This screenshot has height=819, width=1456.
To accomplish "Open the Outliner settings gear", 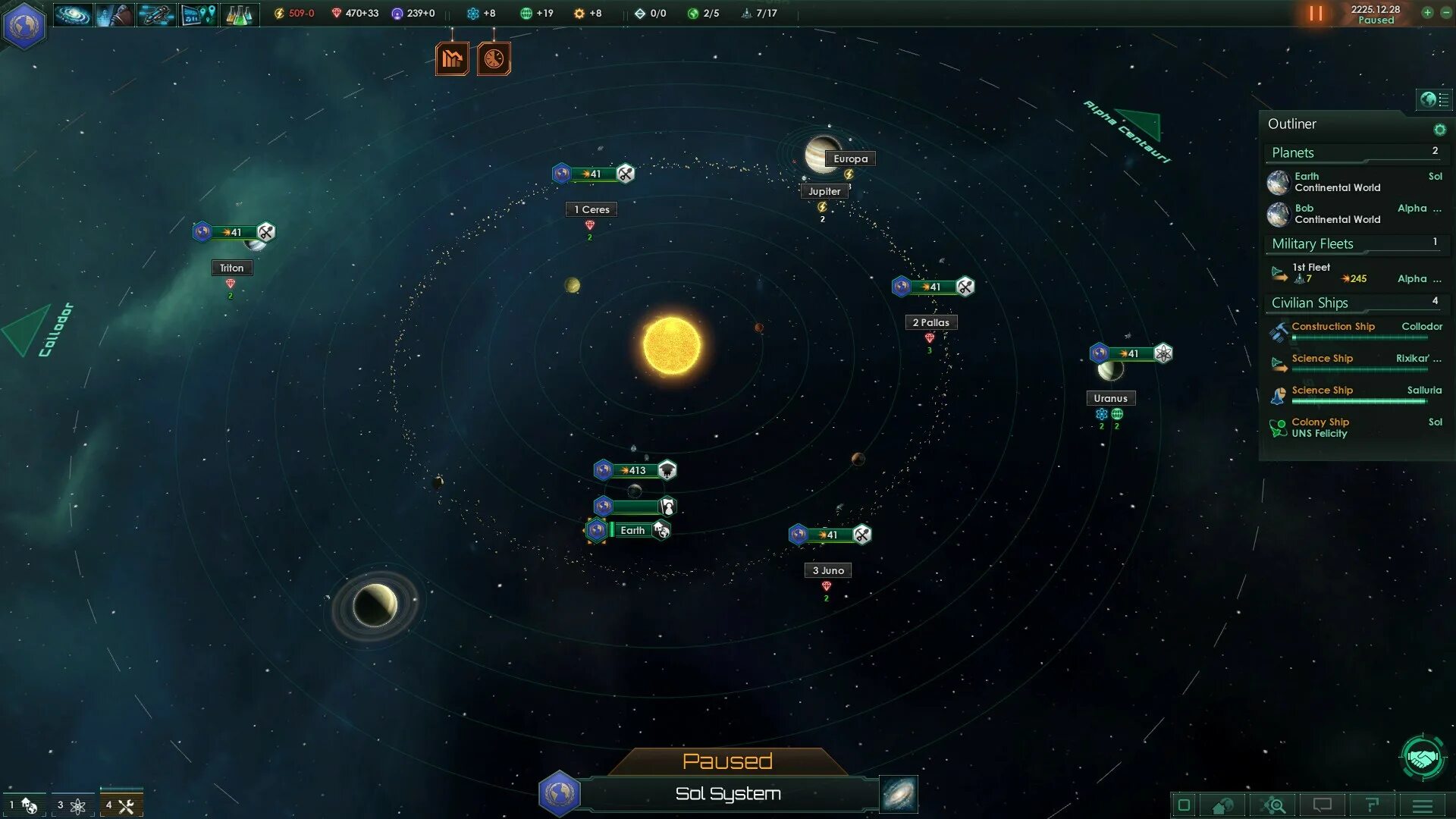I will tap(1439, 130).
